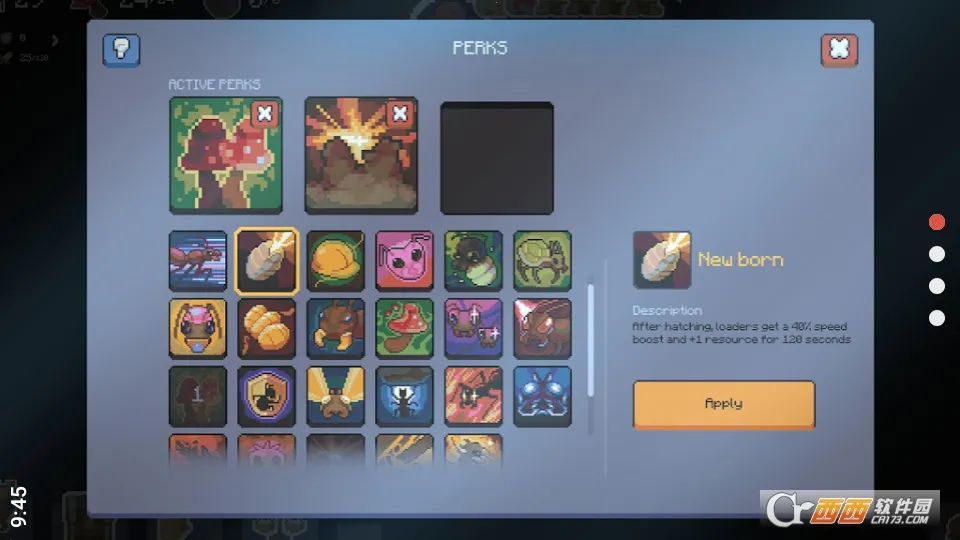Screen dimensions: 960x540
Task: Choose the blue glowing beetle perk
Action: pyautogui.click(x=542, y=396)
